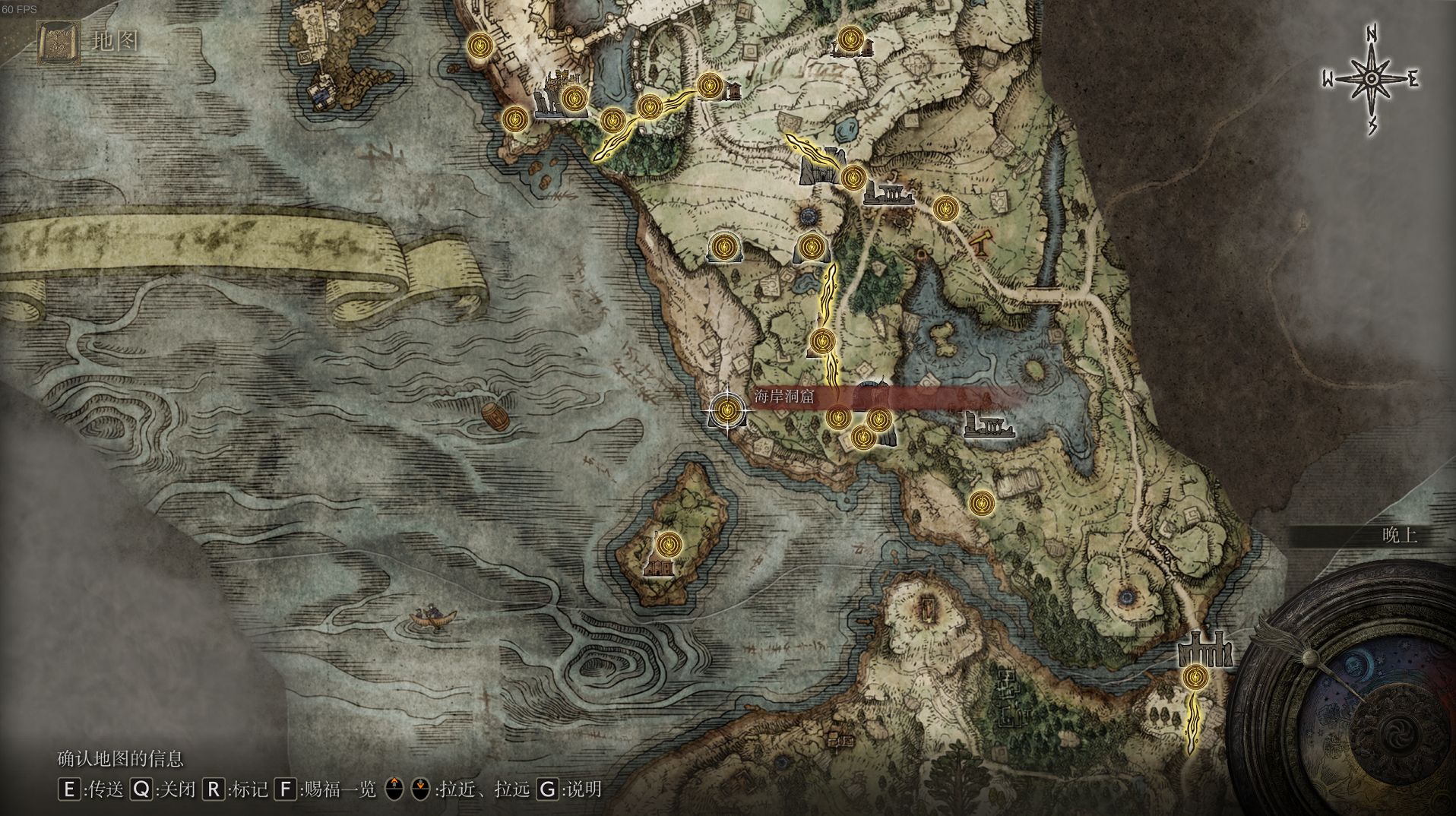Click the map book icon beside 地图
Image resolution: width=1456 pixels, height=816 pixels.
coord(55,43)
